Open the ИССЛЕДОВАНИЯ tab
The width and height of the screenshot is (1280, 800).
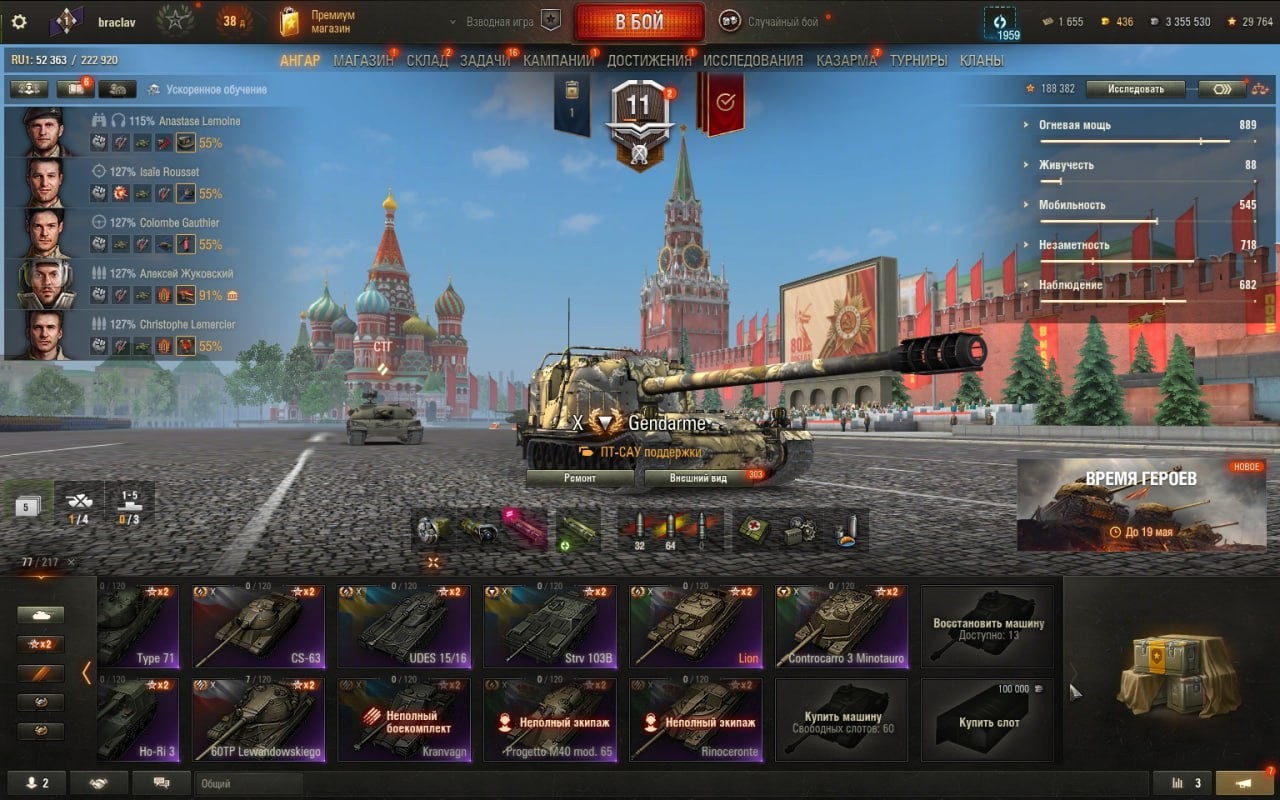click(x=753, y=60)
